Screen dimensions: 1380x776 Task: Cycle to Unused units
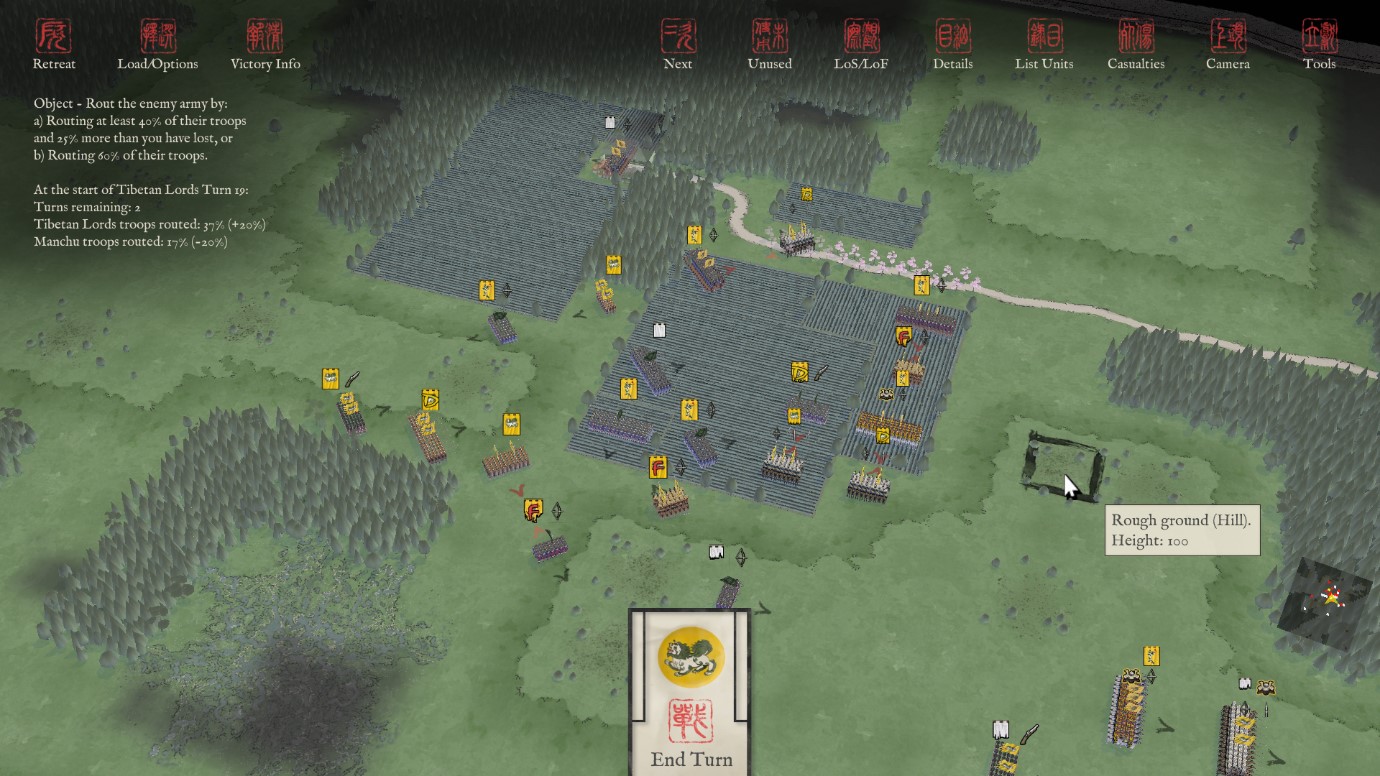[x=770, y=45]
